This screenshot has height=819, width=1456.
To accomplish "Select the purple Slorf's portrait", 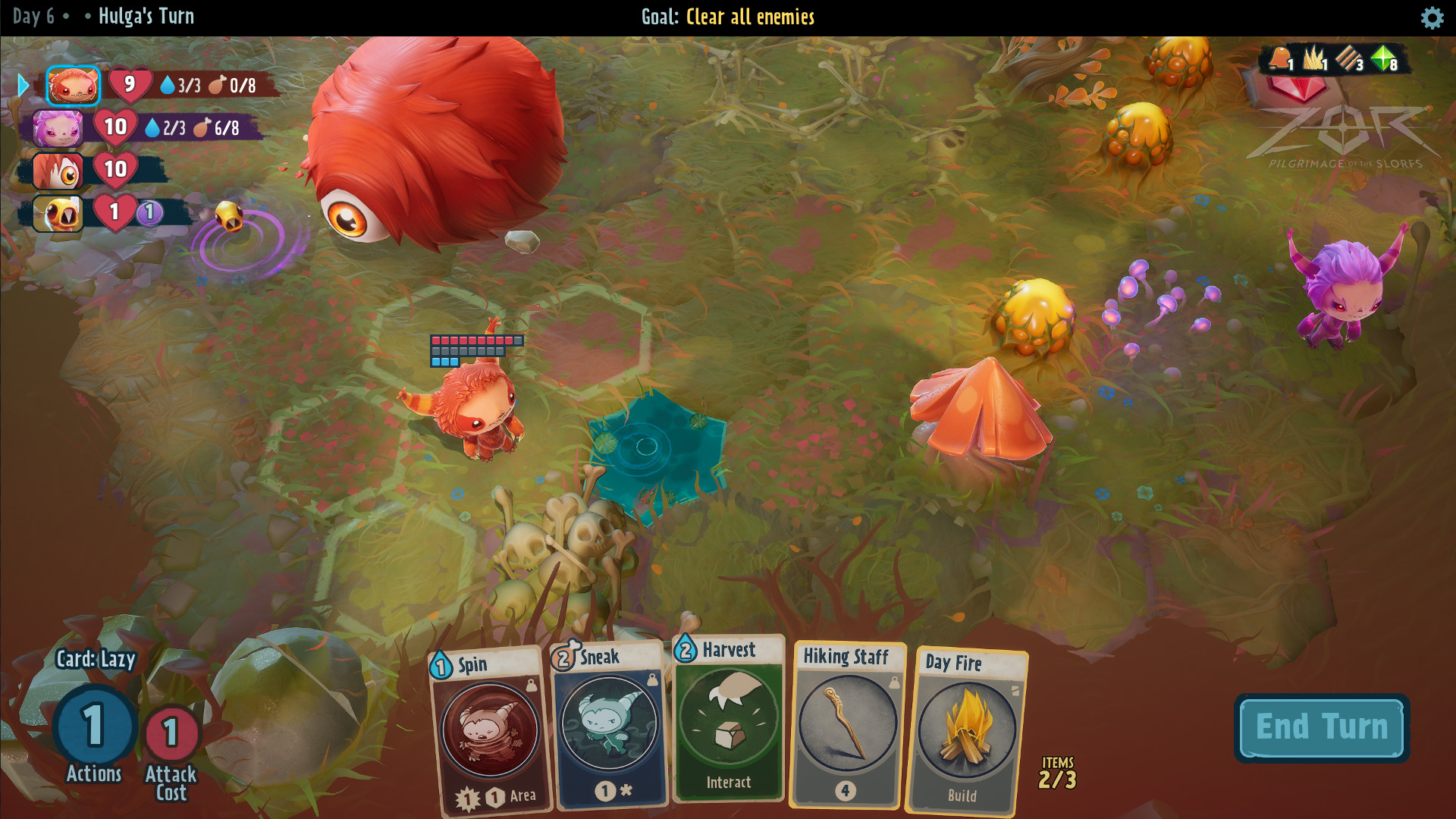I will click(58, 128).
